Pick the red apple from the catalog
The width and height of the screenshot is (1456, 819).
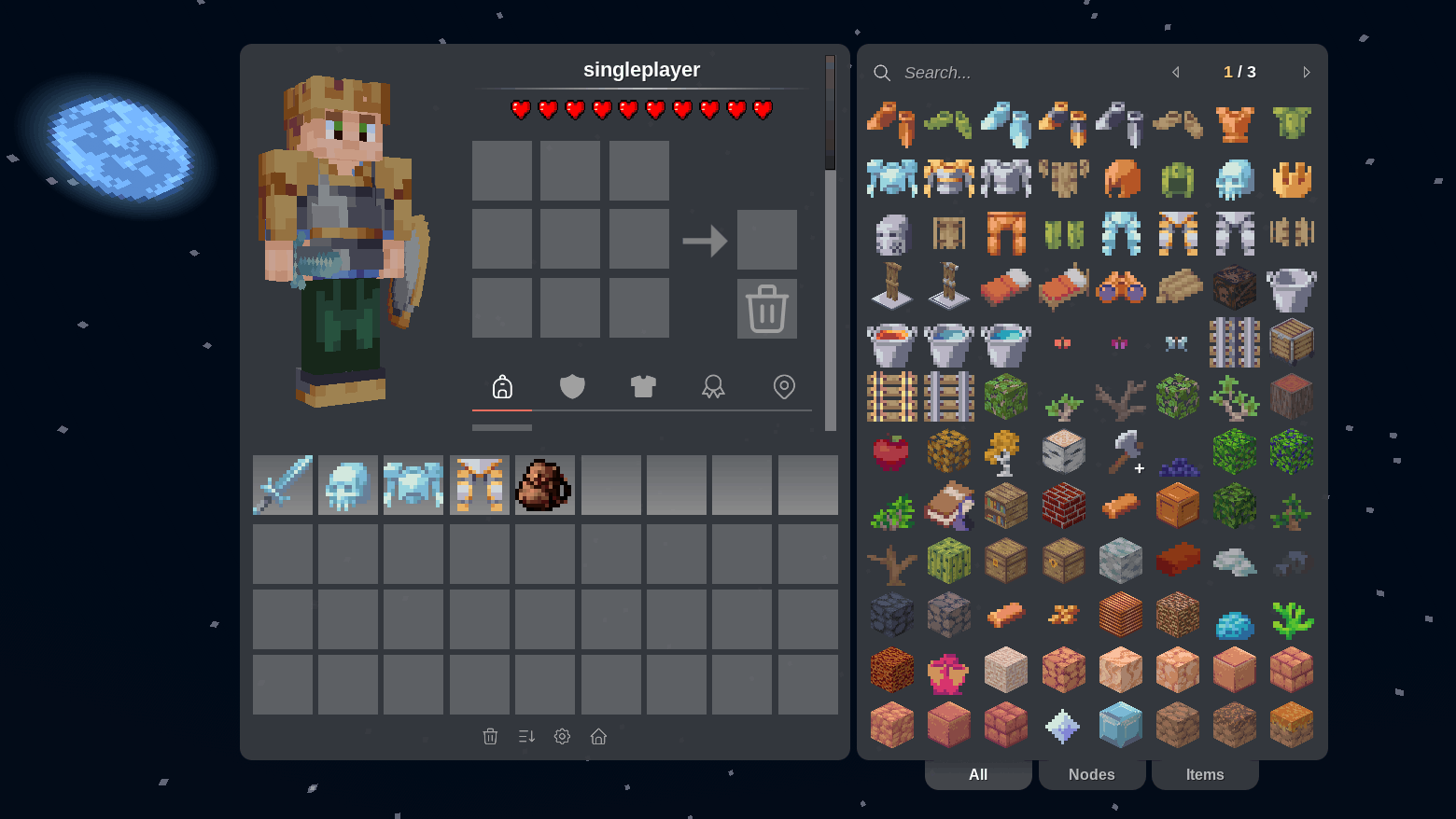coord(891,452)
